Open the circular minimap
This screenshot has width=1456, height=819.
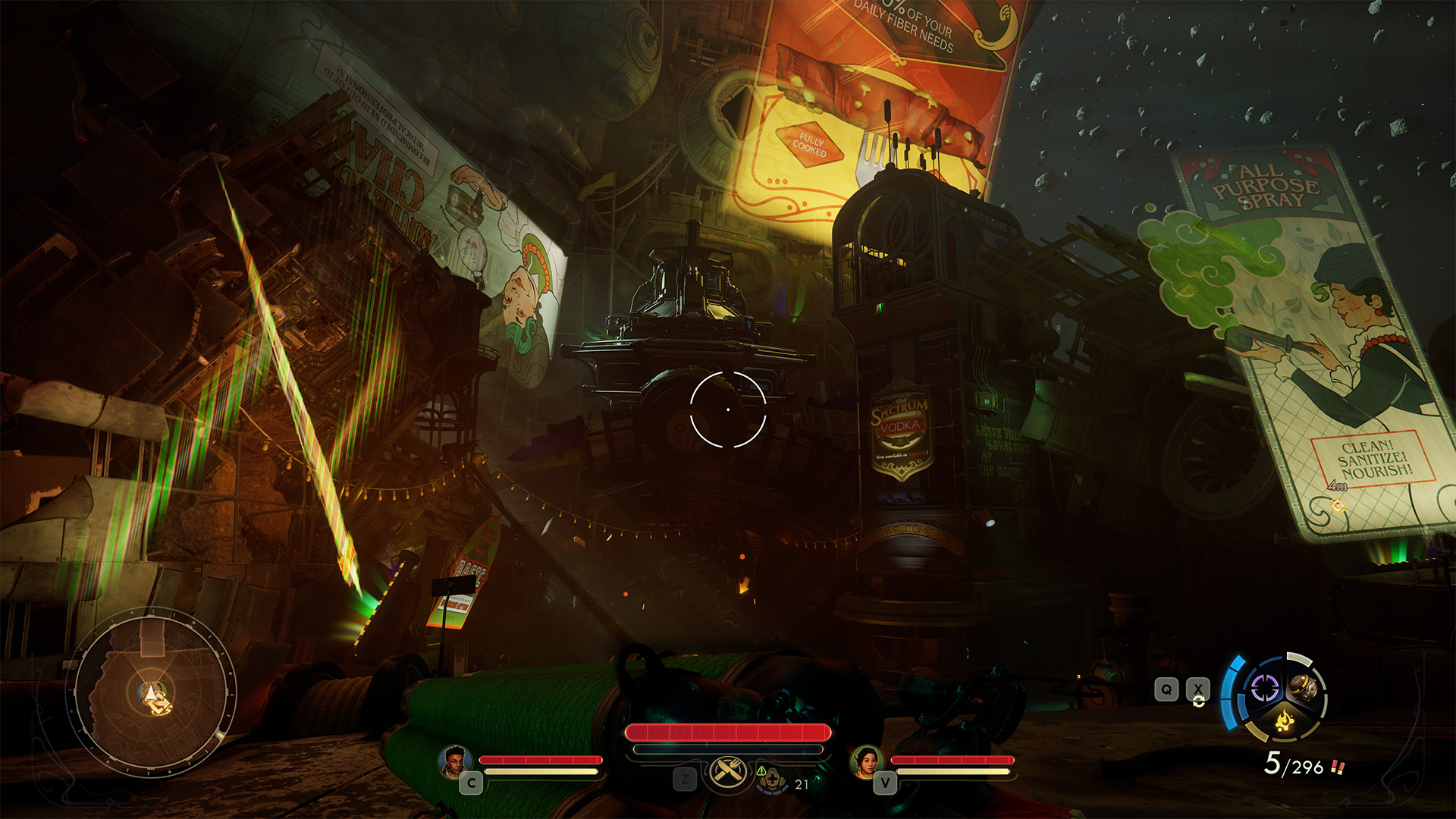click(x=152, y=692)
